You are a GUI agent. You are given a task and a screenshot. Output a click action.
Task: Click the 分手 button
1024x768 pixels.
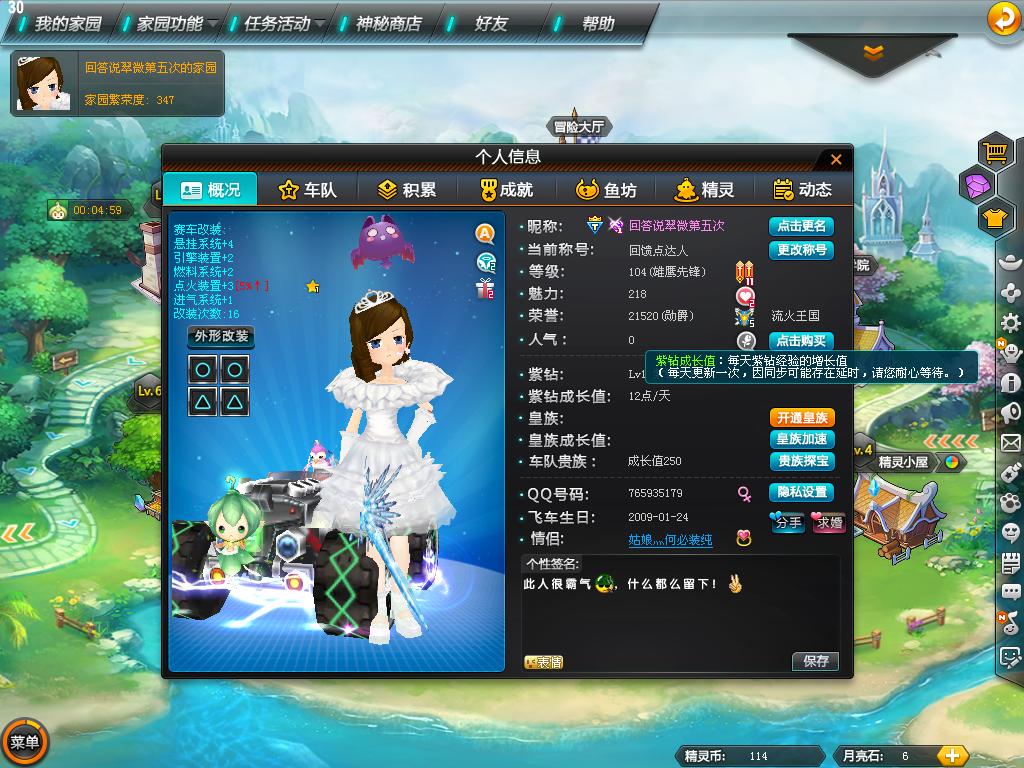click(788, 522)
